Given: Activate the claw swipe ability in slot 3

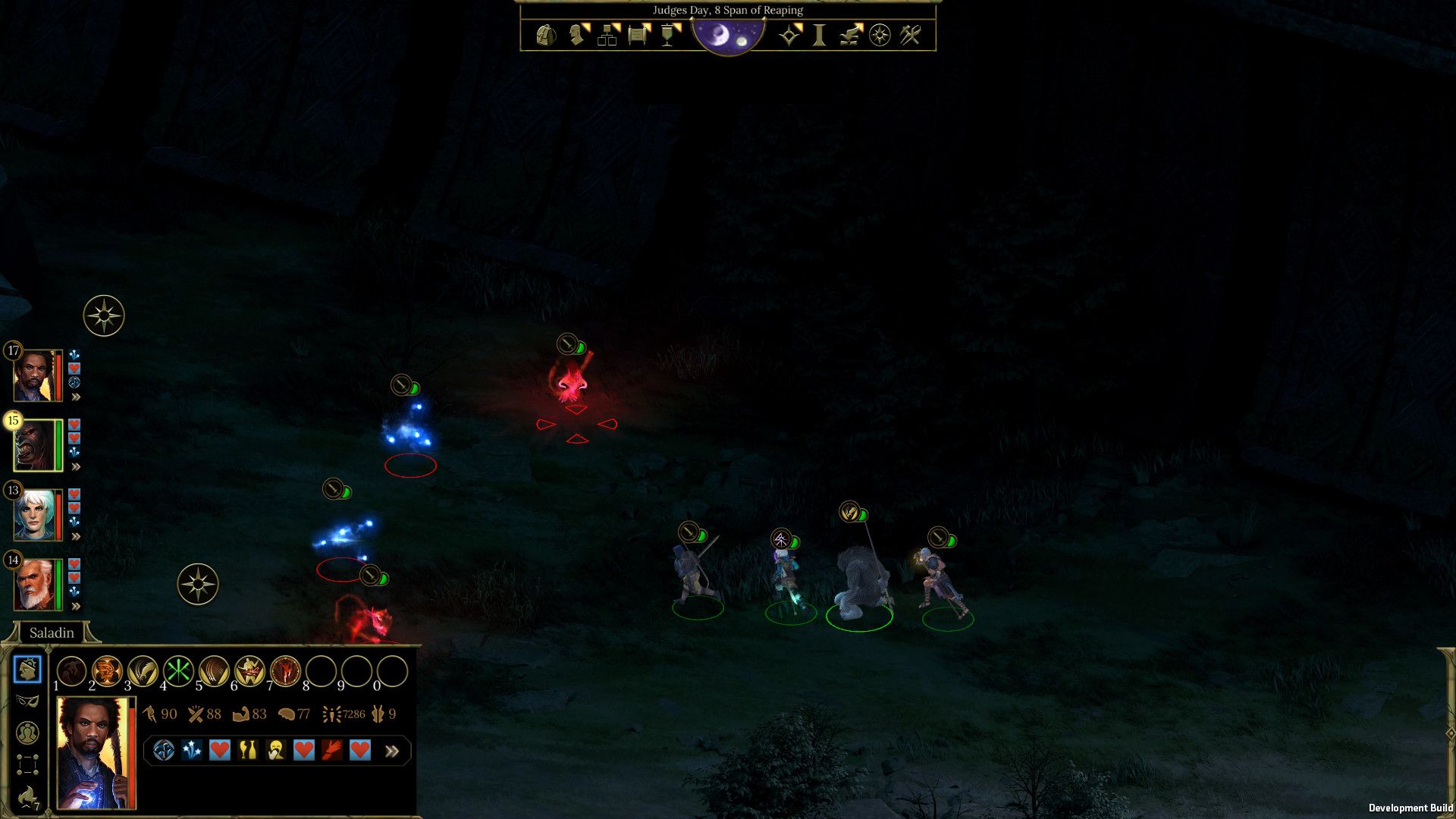Looking at the screenshot, I should [x=143, y=671].
